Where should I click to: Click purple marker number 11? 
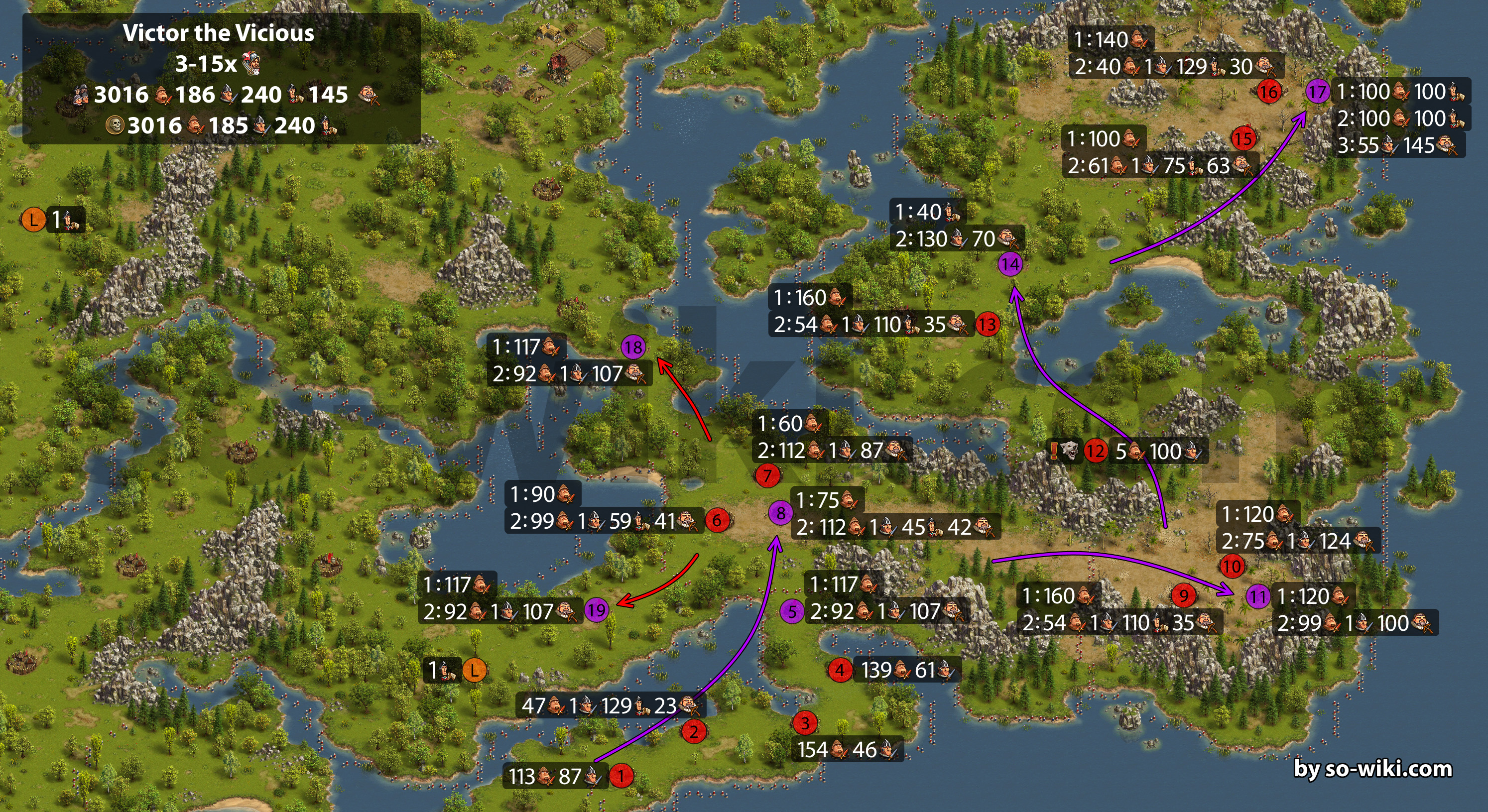tap(1258, 596)
